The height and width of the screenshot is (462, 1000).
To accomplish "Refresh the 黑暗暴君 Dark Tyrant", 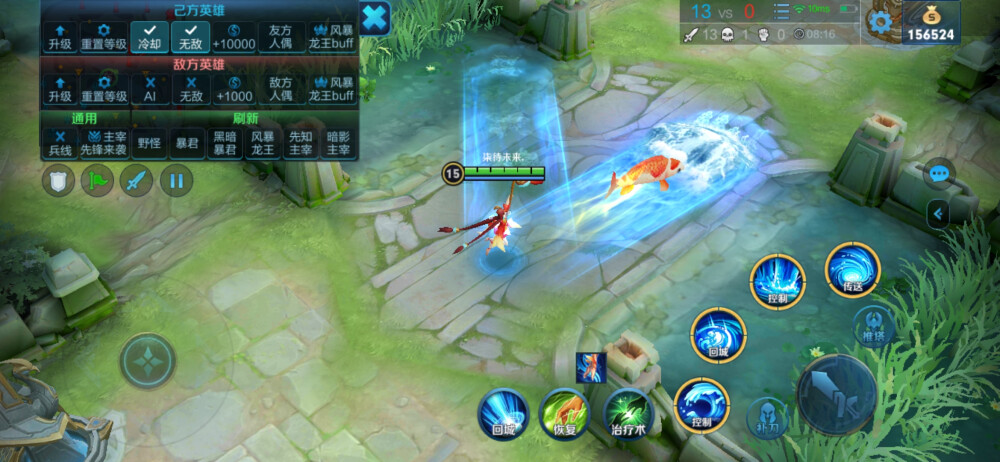I will click(224, 142).
